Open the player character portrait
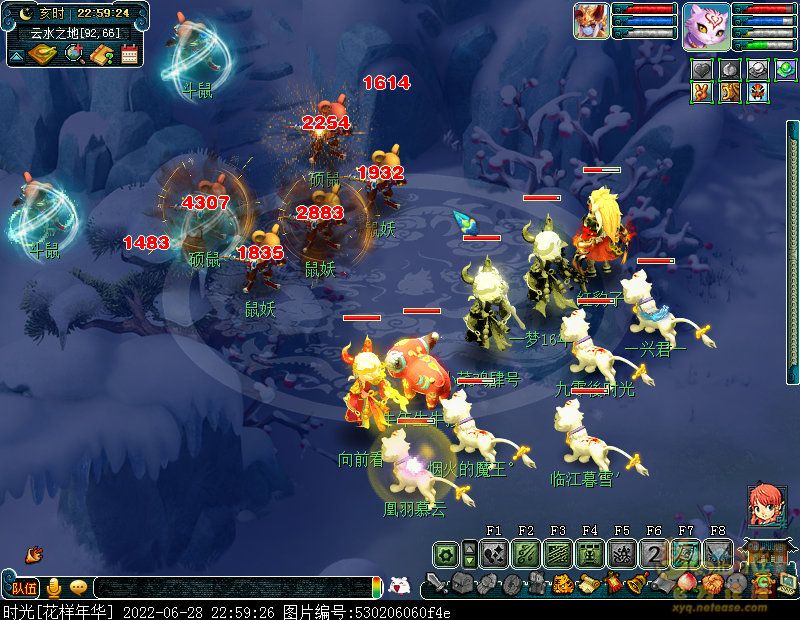 coord(591,21)
